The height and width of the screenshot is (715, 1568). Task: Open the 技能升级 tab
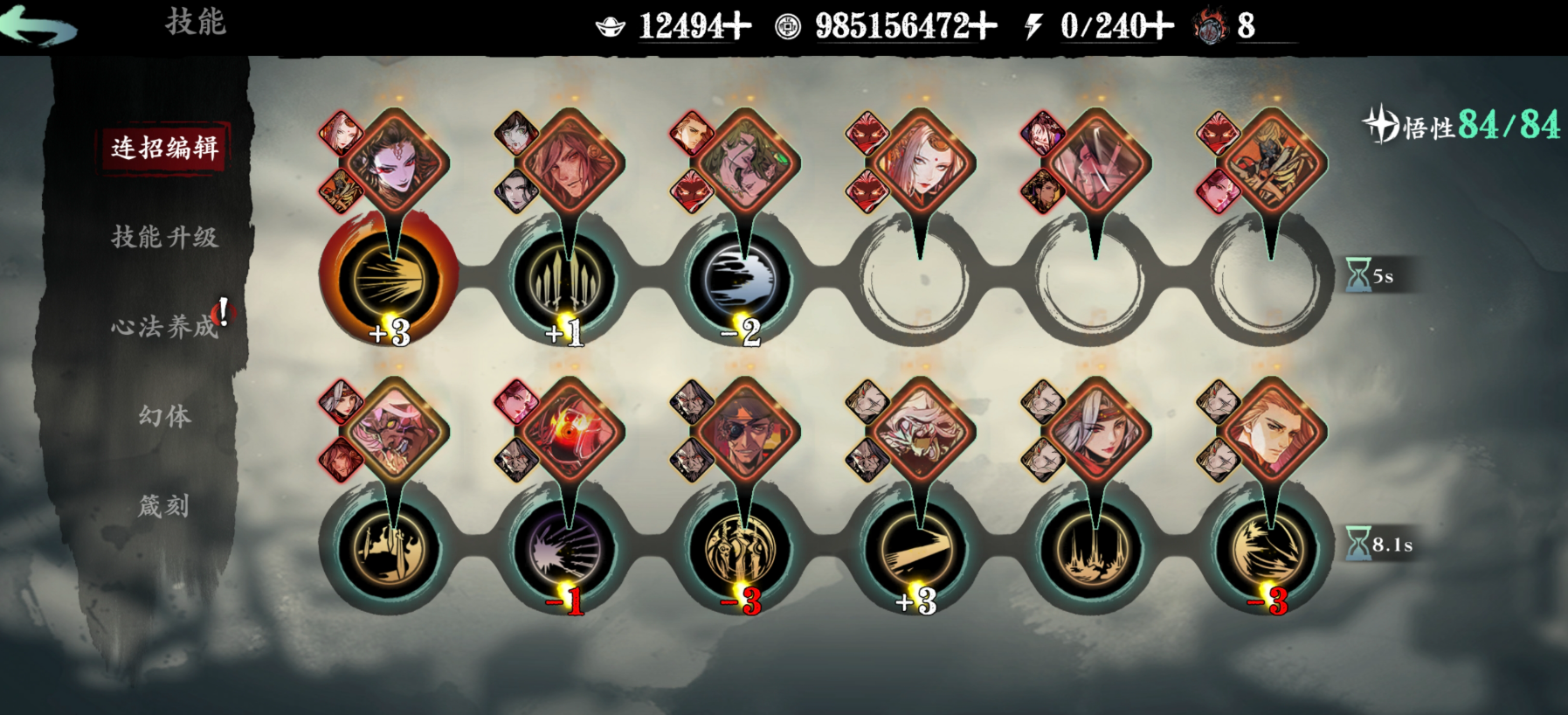coord(164,237)
